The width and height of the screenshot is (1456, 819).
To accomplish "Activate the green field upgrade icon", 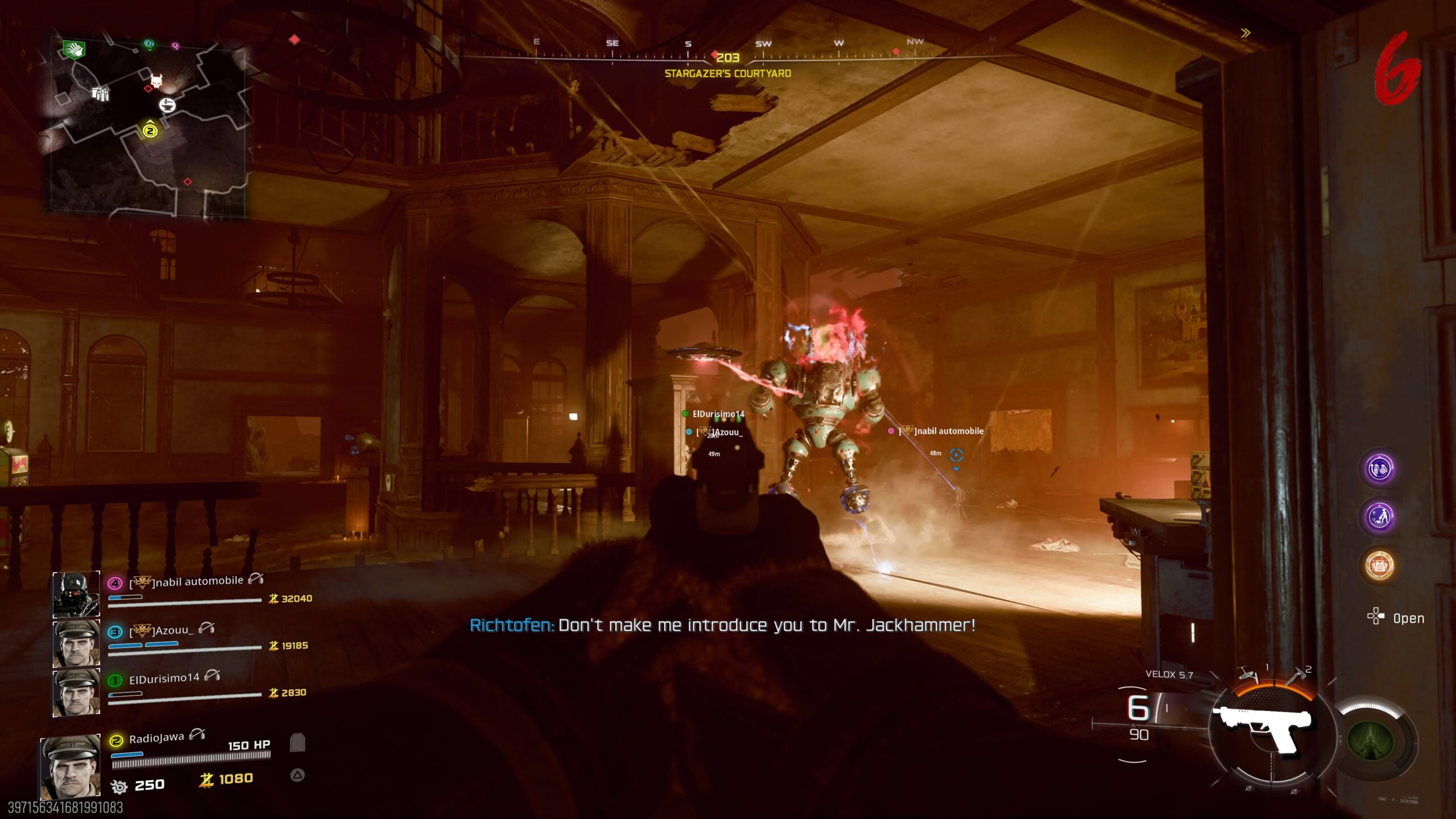I will click(x=1371, y=741).
